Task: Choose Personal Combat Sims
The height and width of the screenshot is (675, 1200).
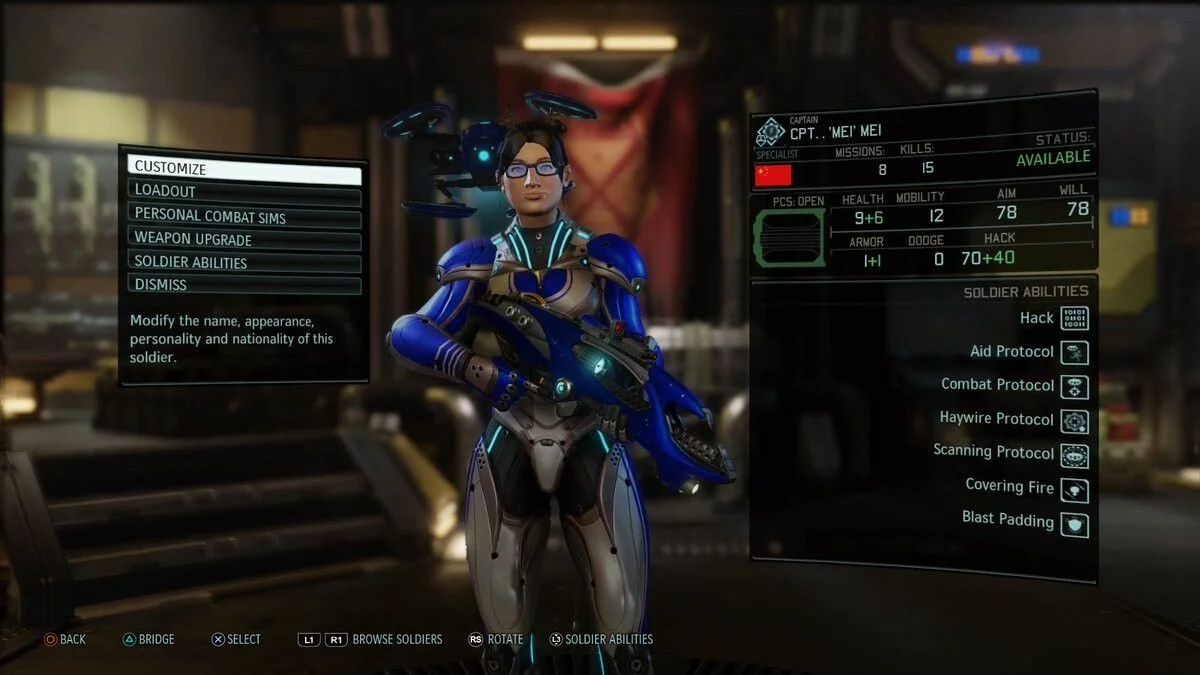Action: coord(244,215)
